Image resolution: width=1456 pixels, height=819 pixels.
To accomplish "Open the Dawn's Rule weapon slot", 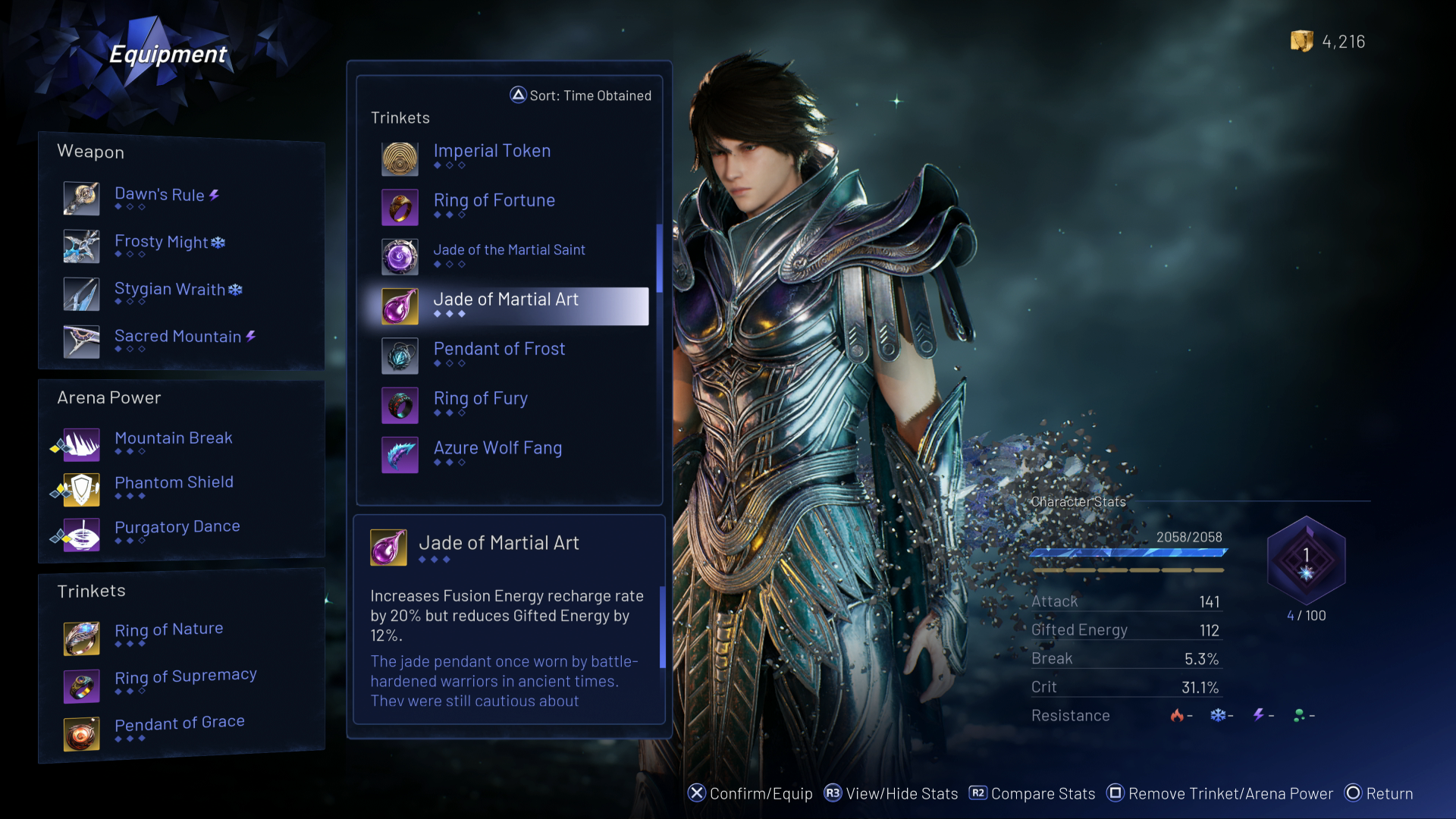I will tap(159, 195).
